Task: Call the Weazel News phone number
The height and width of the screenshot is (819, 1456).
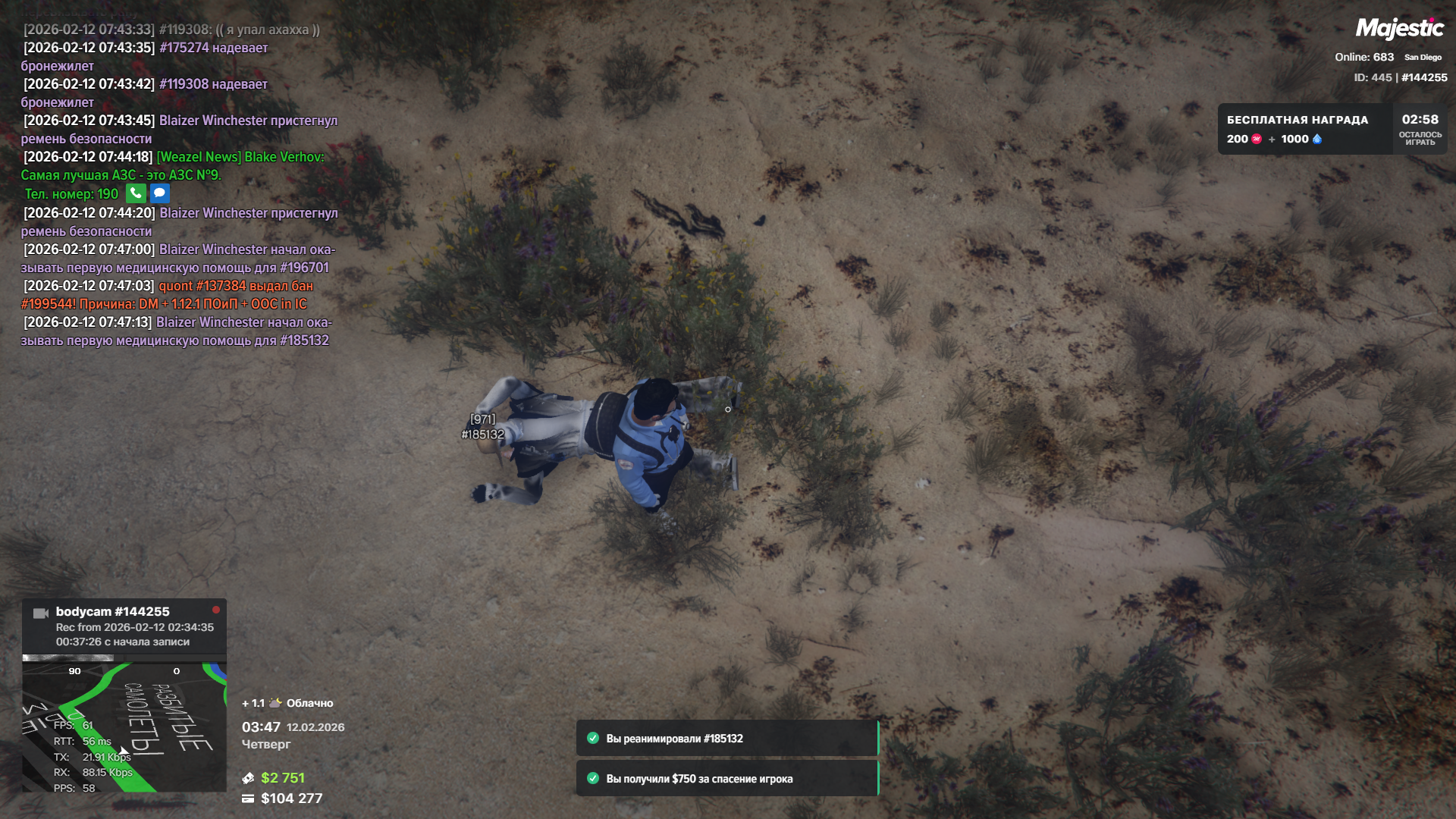Action: coord(136,193)
